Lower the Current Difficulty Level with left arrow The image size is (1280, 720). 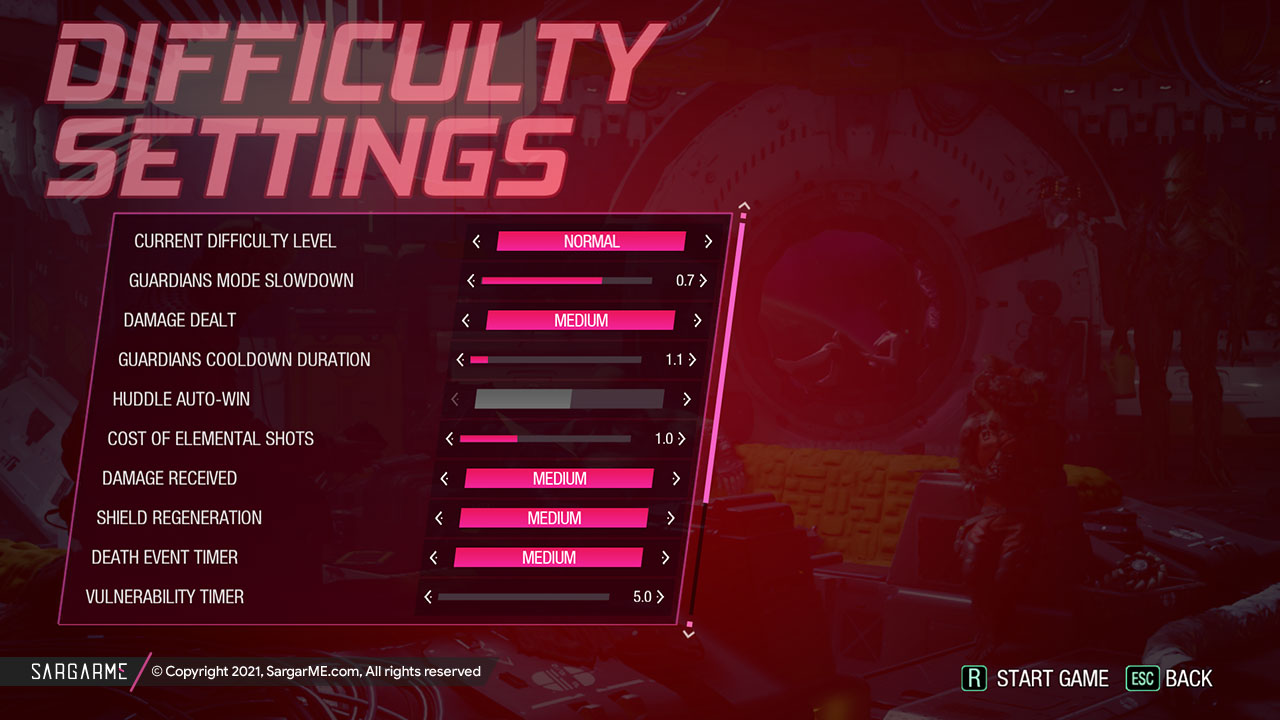pyautogui.click(x=476, y=241)
